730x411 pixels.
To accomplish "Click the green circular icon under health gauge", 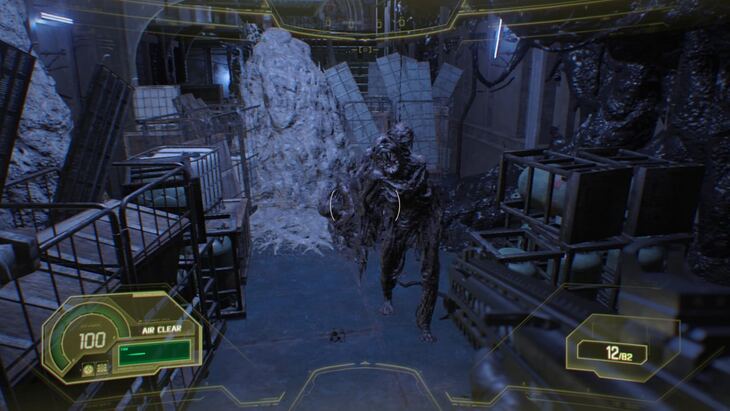I will click(88, 369).
